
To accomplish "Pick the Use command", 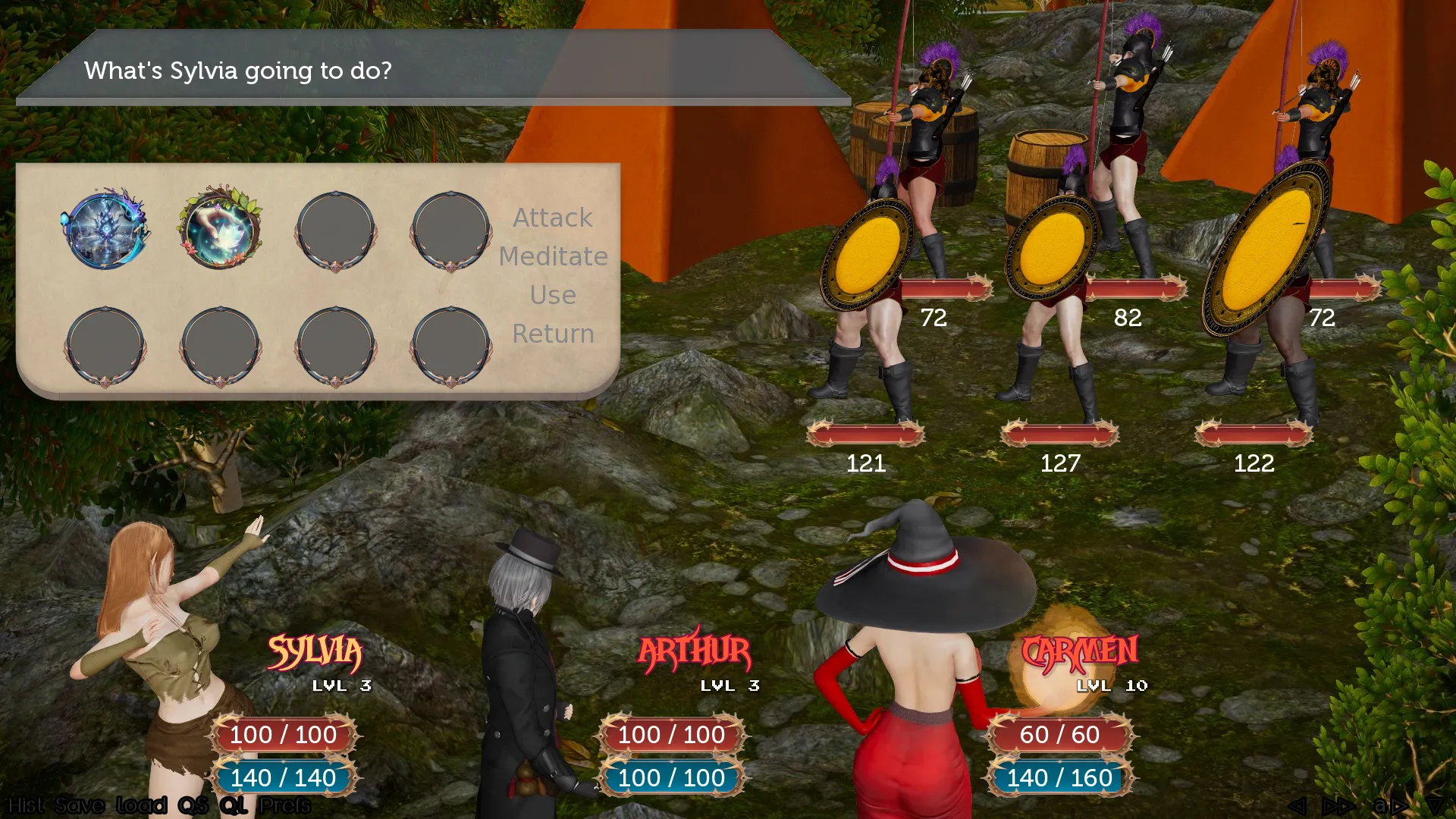I will point(553,295).
